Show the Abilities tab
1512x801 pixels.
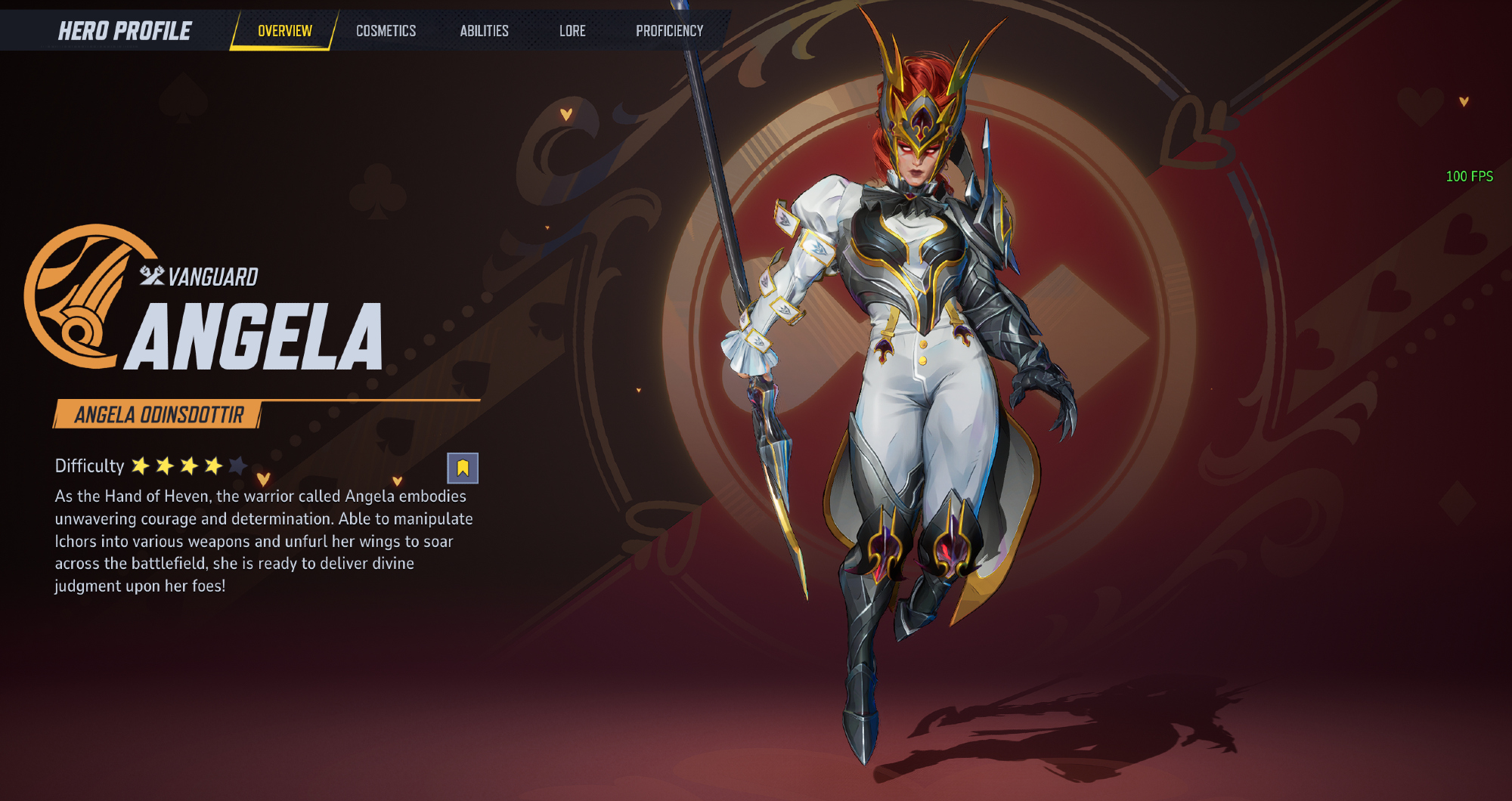(x=484, y=31)
